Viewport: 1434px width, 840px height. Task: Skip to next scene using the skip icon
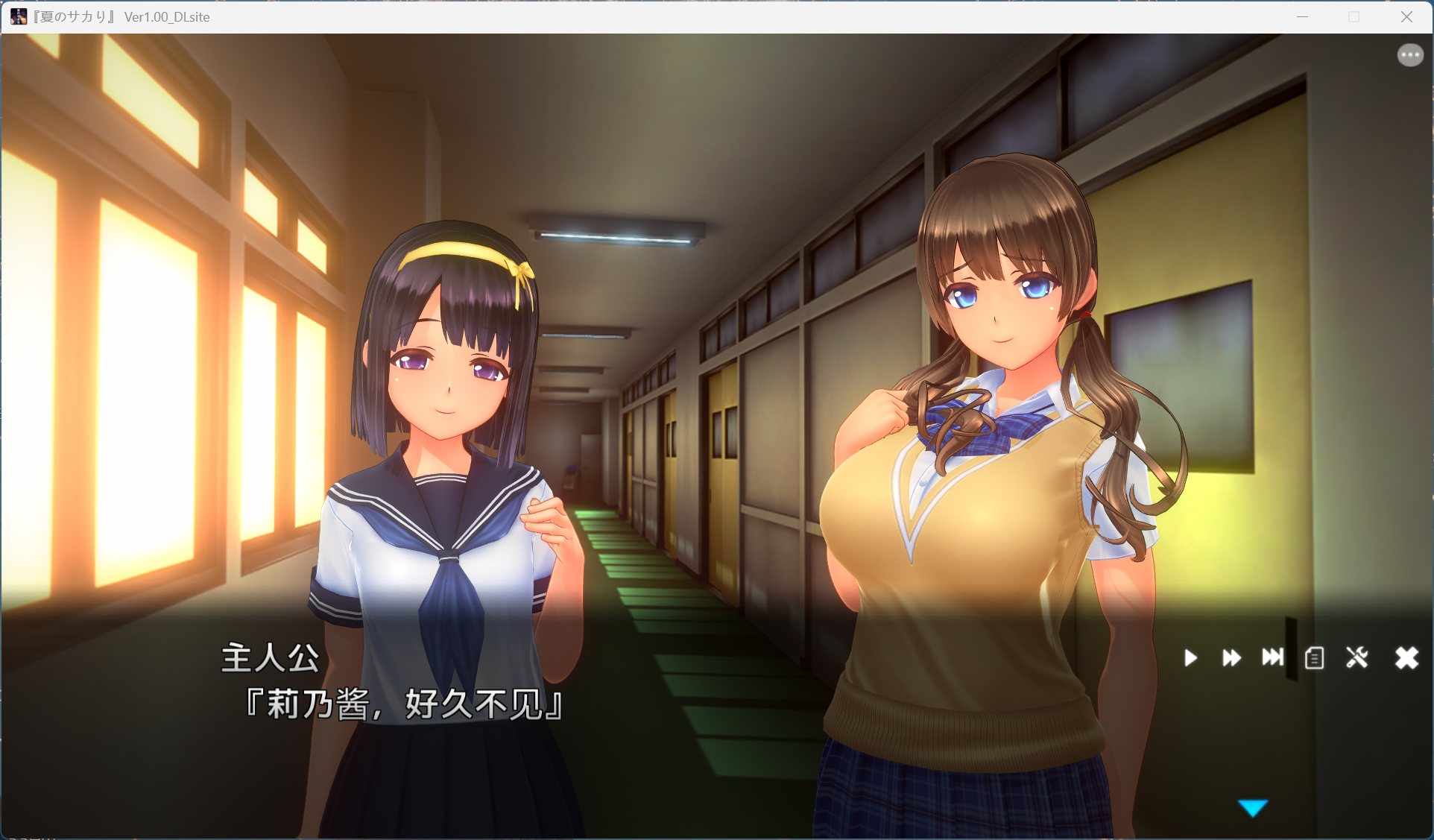coord(1272,657)
